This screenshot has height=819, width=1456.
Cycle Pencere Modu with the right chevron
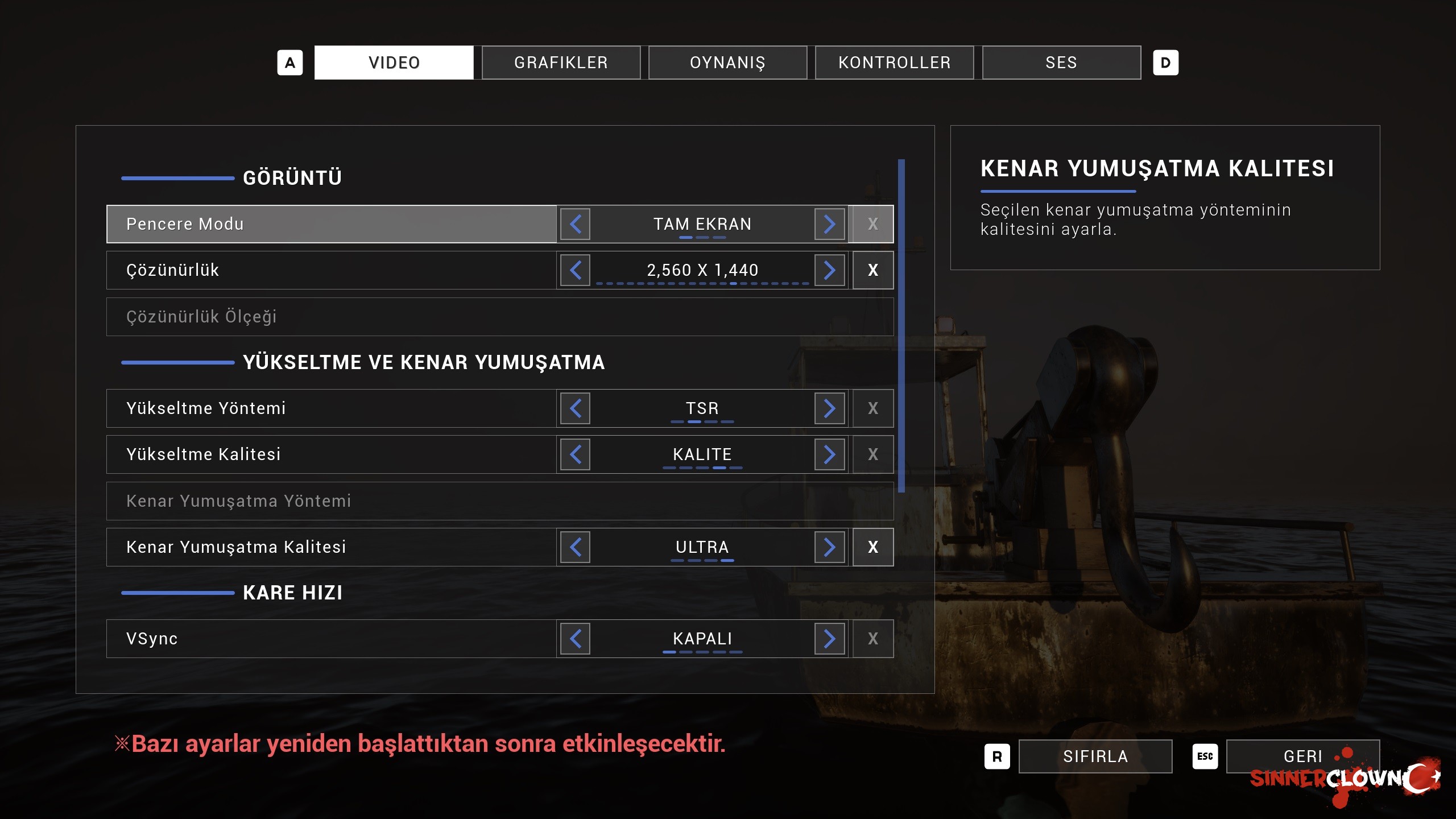coord(830,224)
